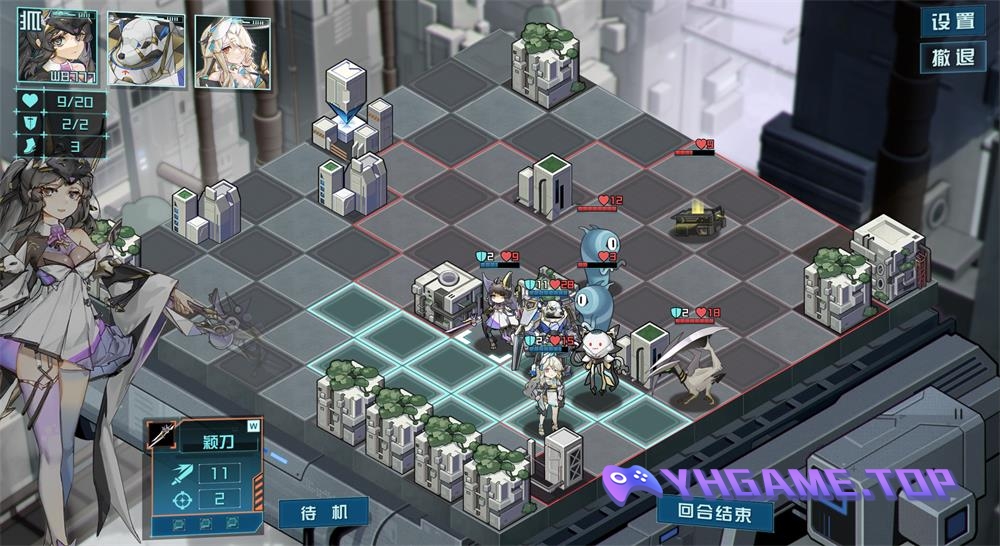Activate the 颖刀 weapon skill icon
Viewport: 1000px width, 546px height.
[x=162, y=436]
